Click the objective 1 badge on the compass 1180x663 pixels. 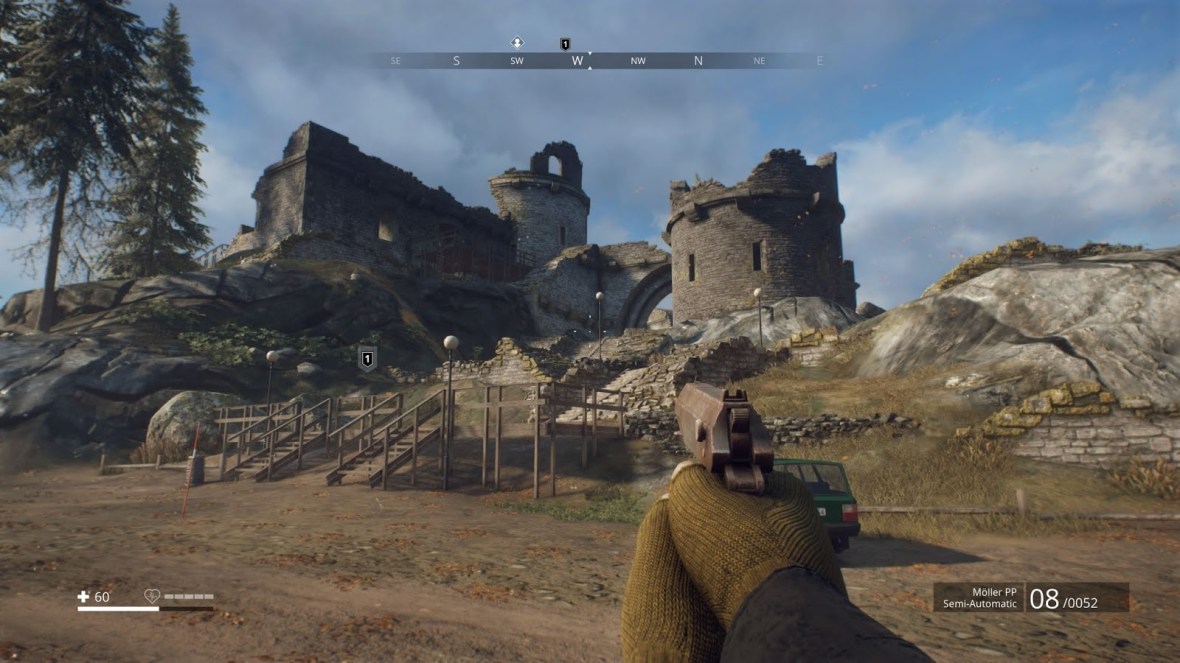click(565, 44)
